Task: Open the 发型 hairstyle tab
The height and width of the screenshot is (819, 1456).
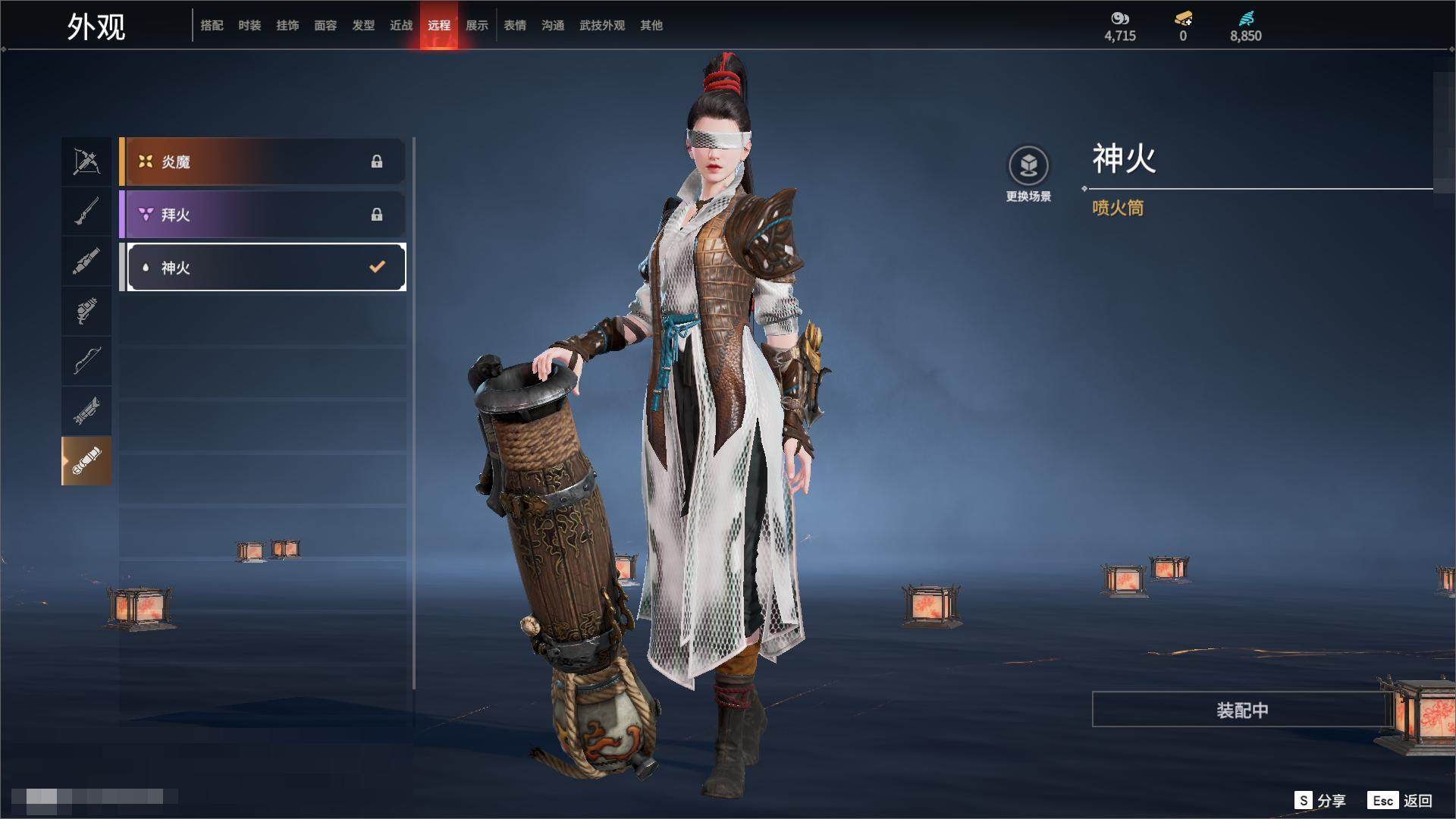Action: click(363, 25)
